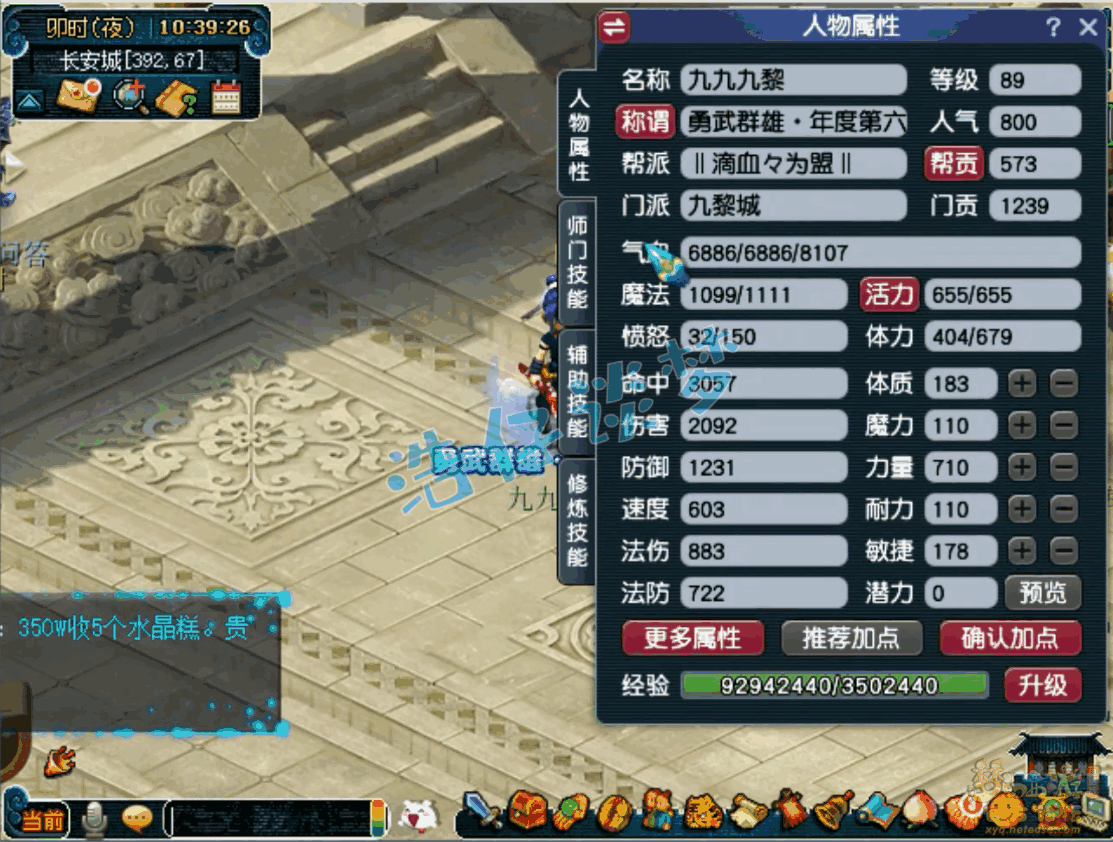Viewport: 1113px width, 842px height.
Task: Open help with the question mark button
Action: pos(1054,27)
